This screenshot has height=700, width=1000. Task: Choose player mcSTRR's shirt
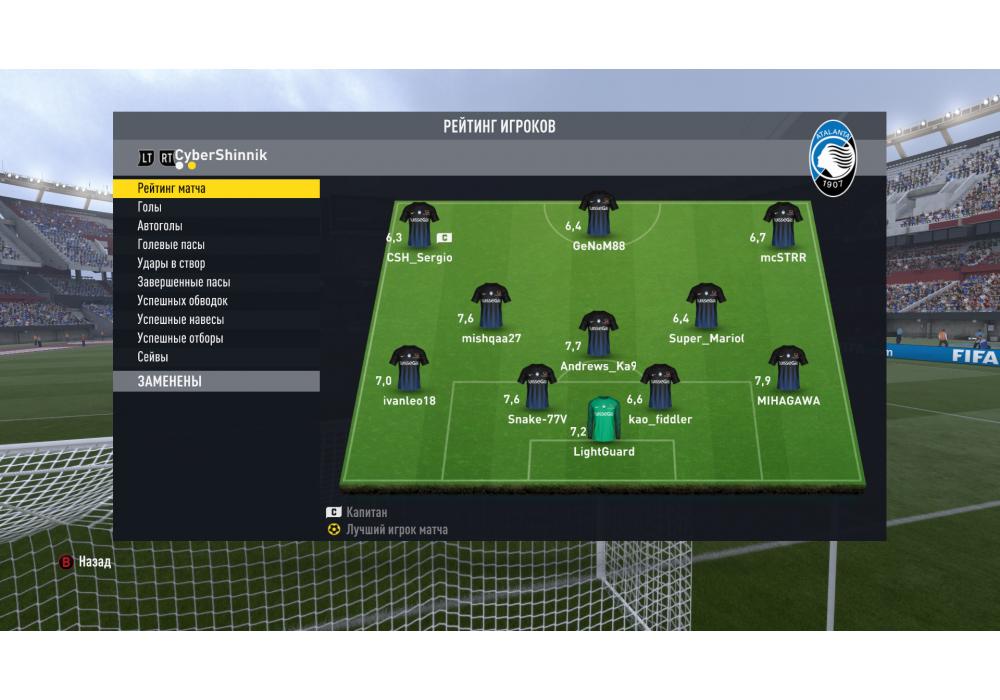click(783, 225)
